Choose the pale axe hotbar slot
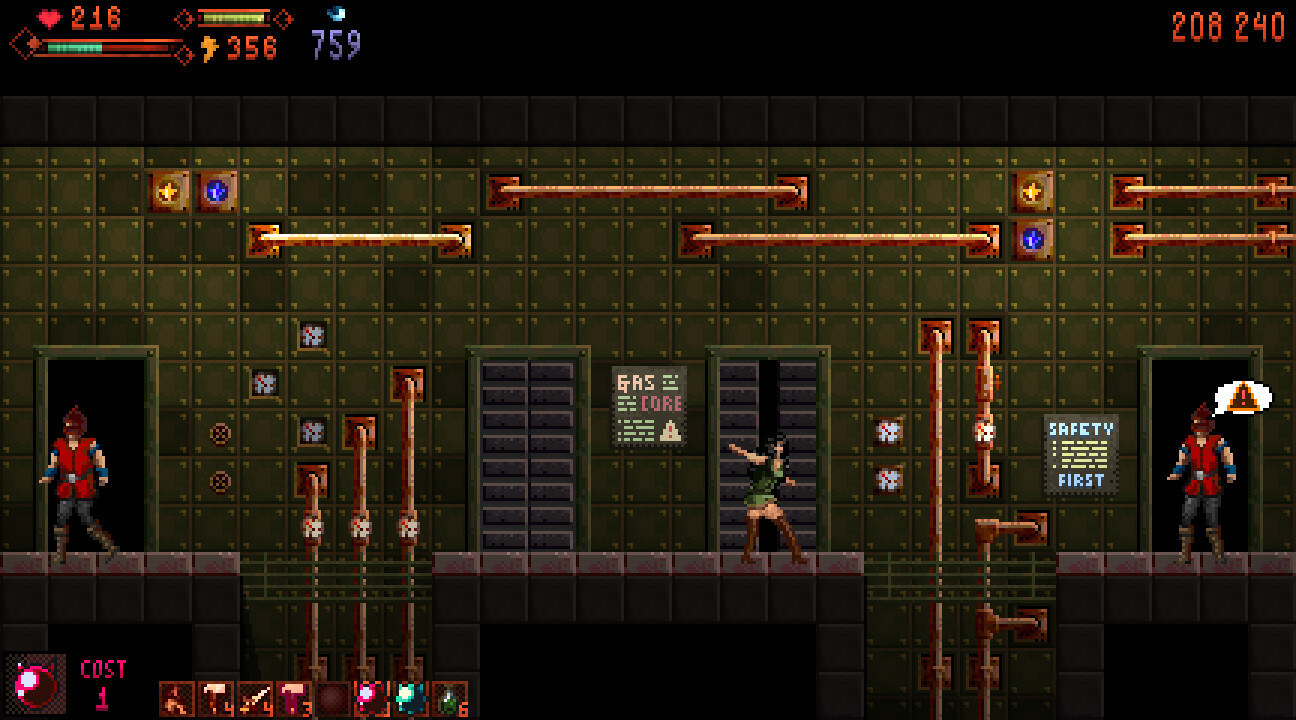This screenshot has height=720, width=1296. 216,699
